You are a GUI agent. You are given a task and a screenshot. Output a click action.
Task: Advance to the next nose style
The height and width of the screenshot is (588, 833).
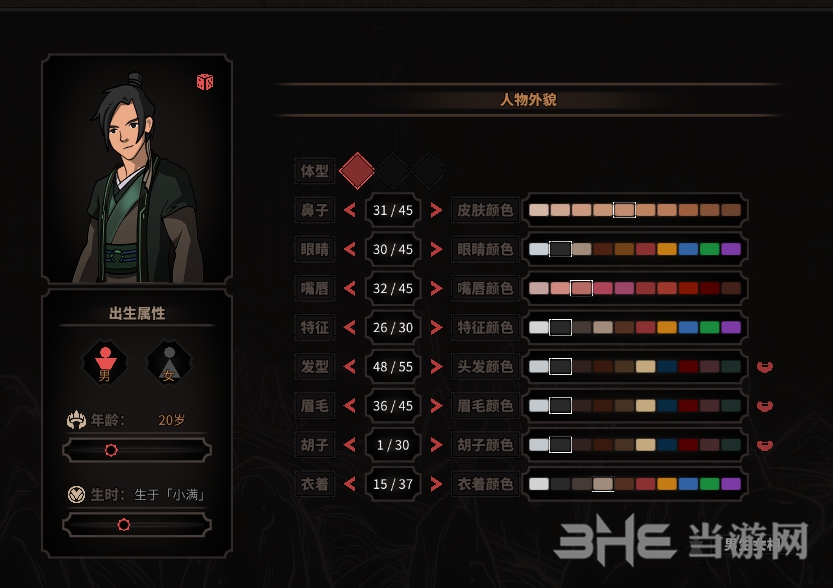point(436,210)
